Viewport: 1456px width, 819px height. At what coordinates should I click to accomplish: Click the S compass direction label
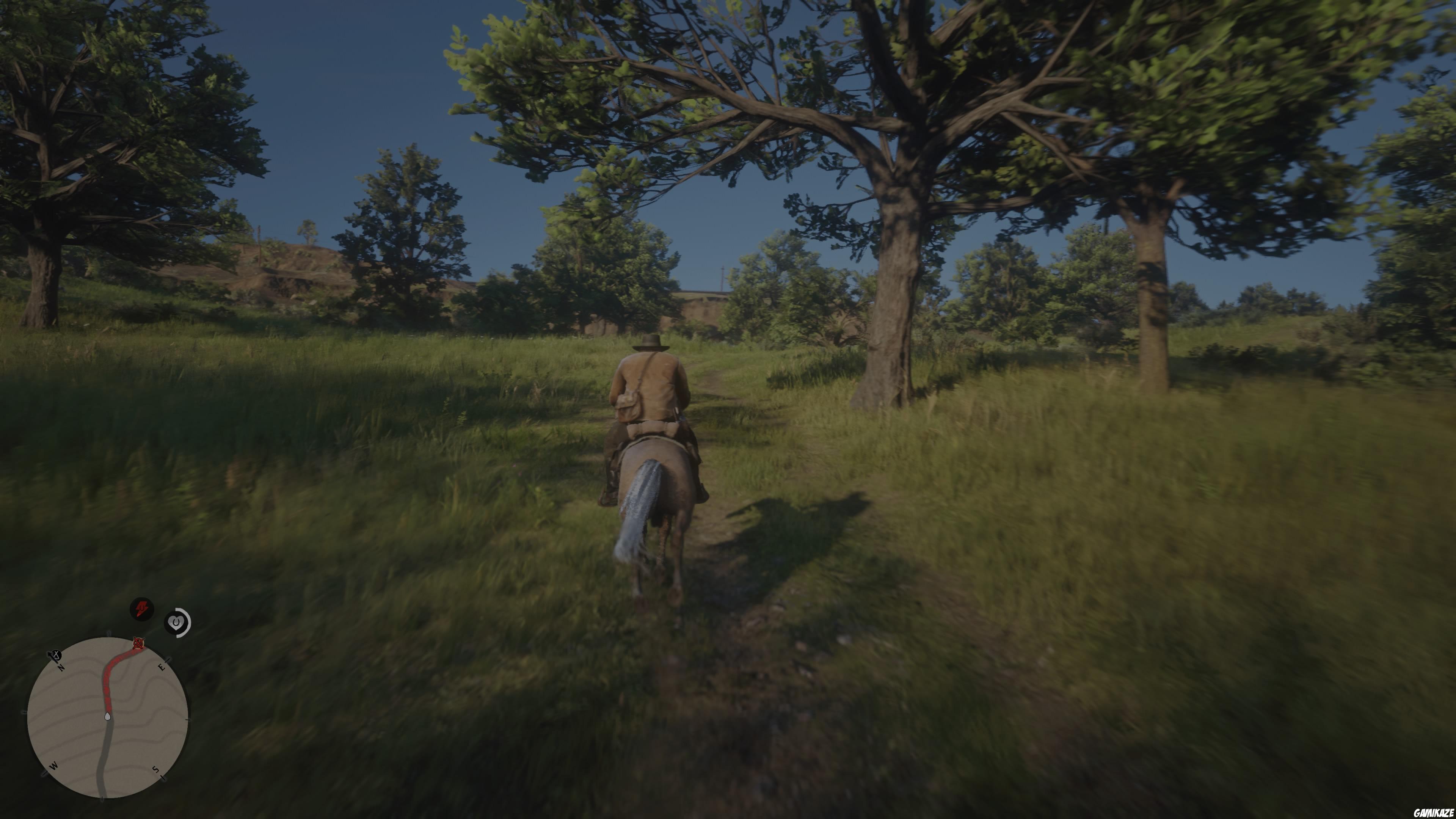pyautogui.click(x=155, y=769)
